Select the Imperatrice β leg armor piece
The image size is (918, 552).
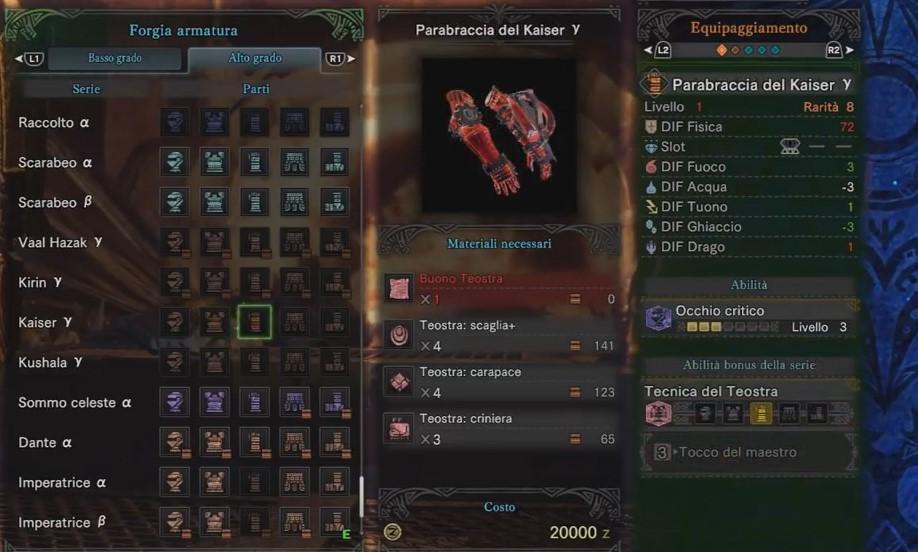(335, 522)
